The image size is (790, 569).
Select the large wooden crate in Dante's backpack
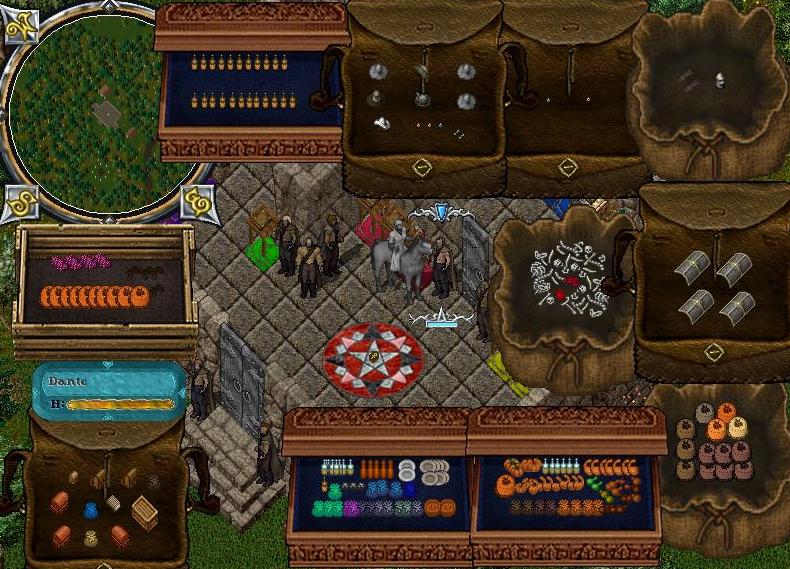tap(146, 515)
